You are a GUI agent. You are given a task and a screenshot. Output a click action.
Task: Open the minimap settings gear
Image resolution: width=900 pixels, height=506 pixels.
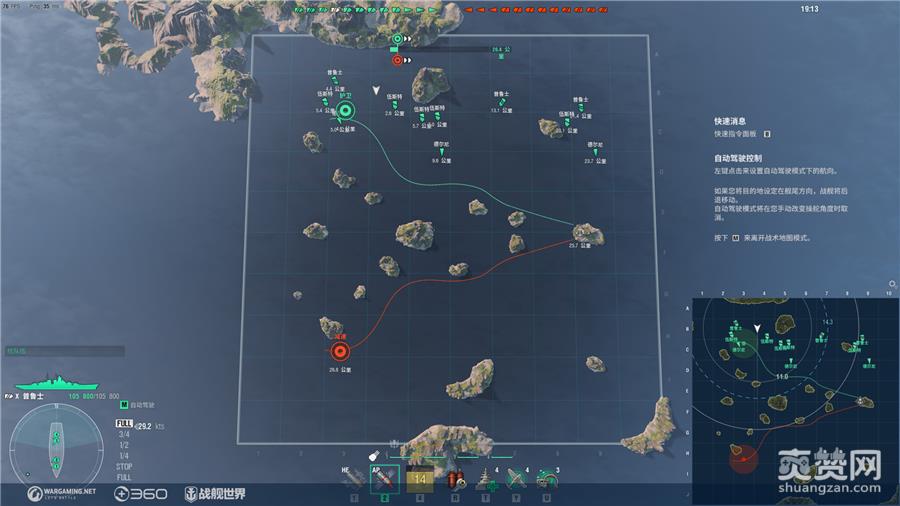tap(891, 285)
